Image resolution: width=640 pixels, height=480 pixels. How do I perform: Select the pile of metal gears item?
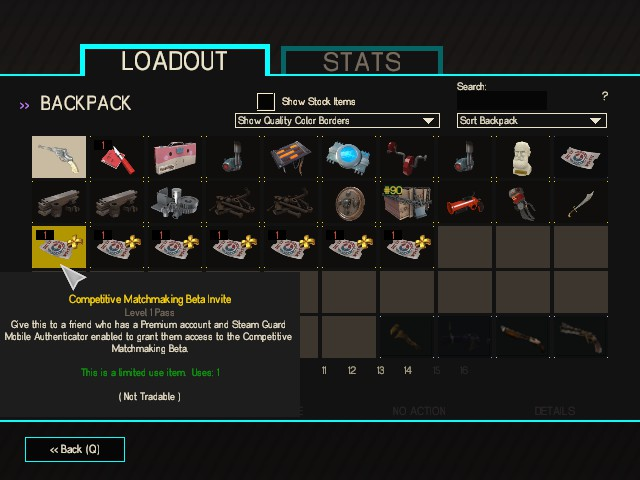(x=175, y=203)
